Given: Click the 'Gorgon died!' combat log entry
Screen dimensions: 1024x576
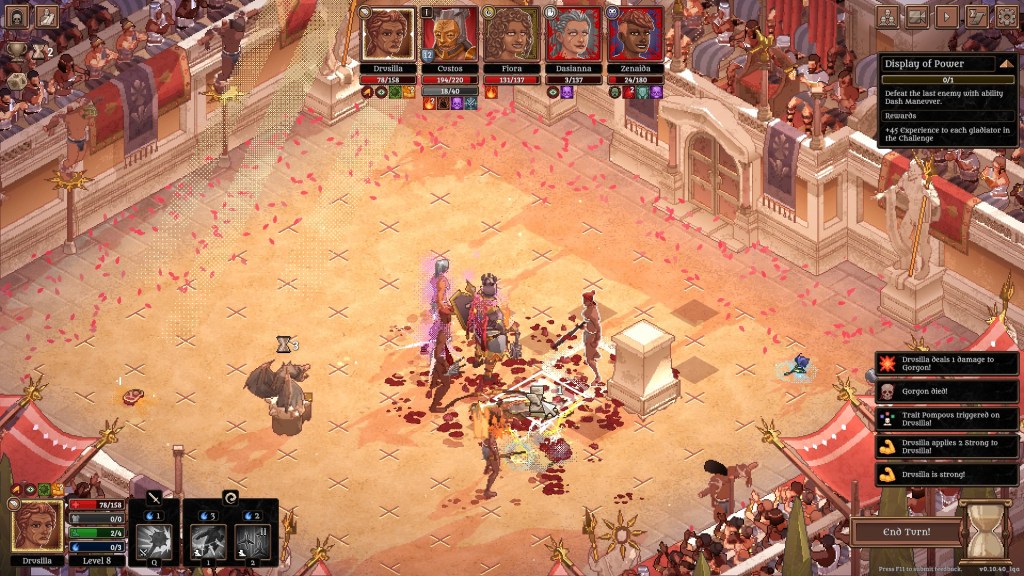Looking at the screenshot, I should (946, 391).
